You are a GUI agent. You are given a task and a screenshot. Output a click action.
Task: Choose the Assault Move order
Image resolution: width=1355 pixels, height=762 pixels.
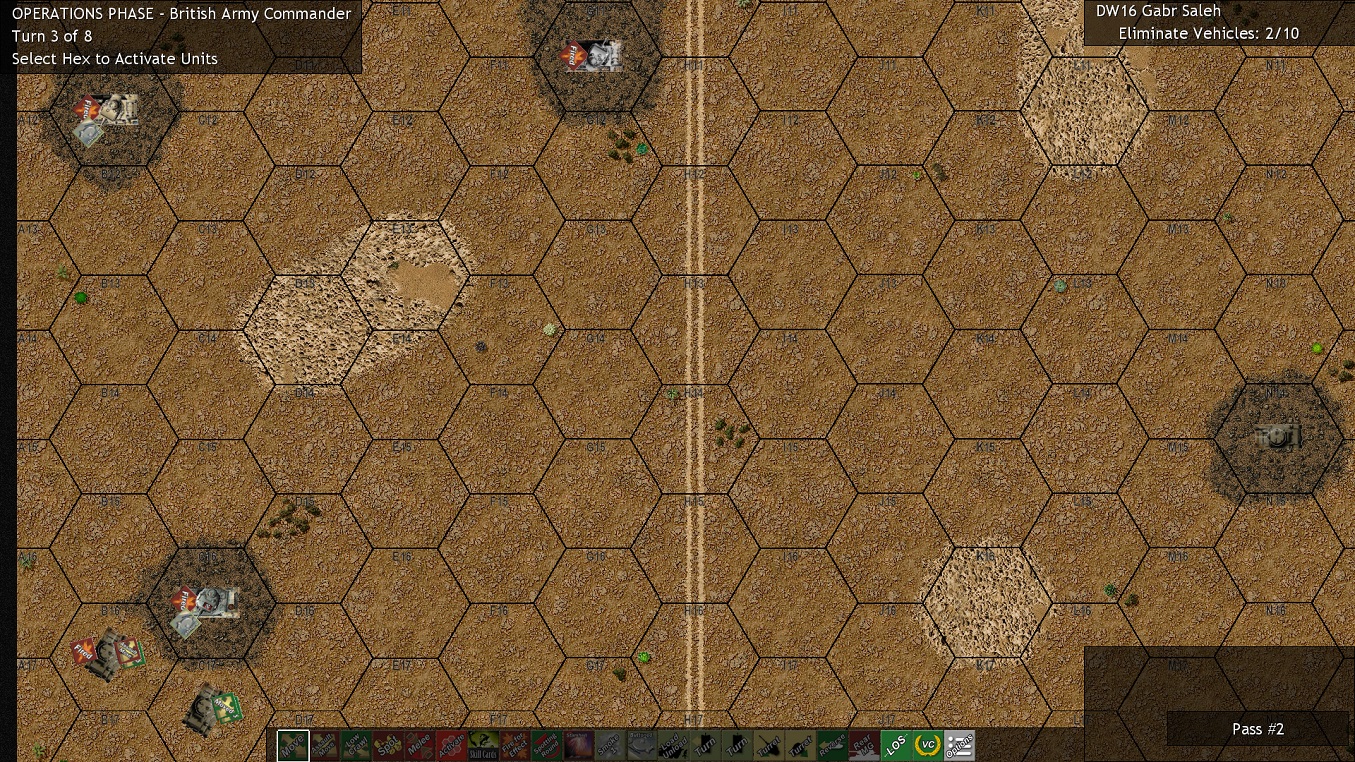pyautogui.click(x=324, y=745)
